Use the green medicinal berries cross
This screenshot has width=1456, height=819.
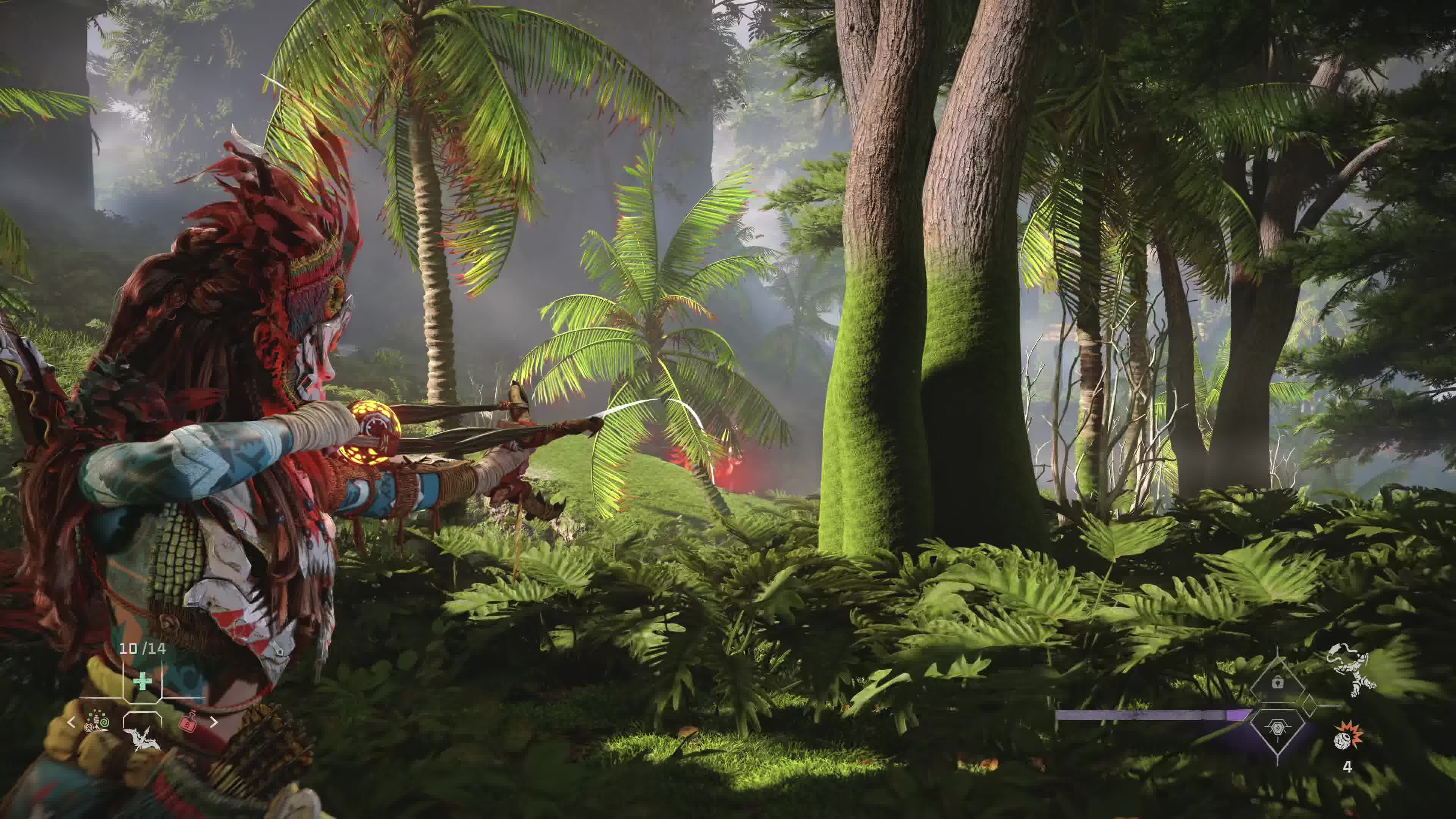pos(143,682)
